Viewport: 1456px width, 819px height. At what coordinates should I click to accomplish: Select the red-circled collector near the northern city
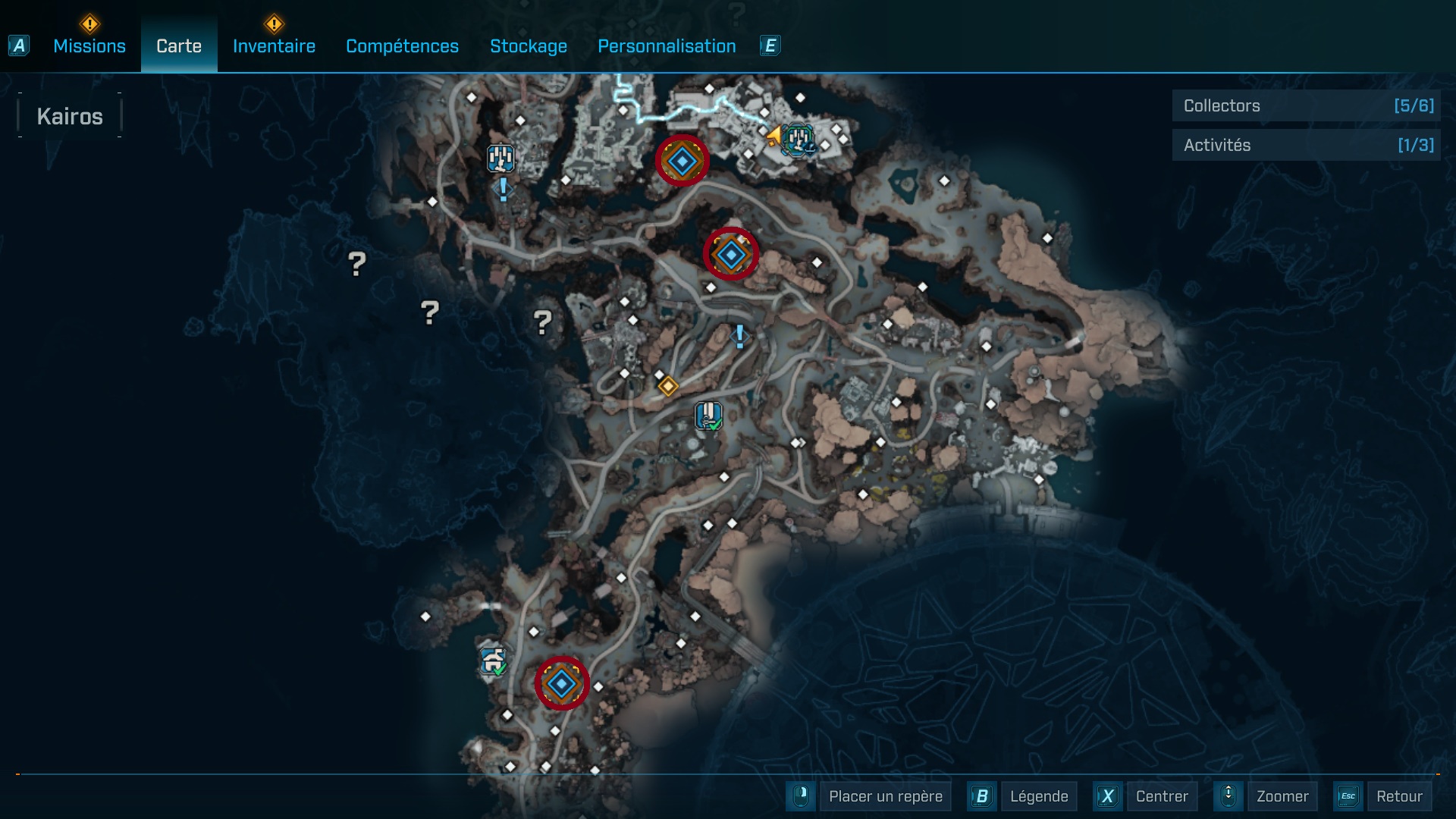click(x=681, y=161)
